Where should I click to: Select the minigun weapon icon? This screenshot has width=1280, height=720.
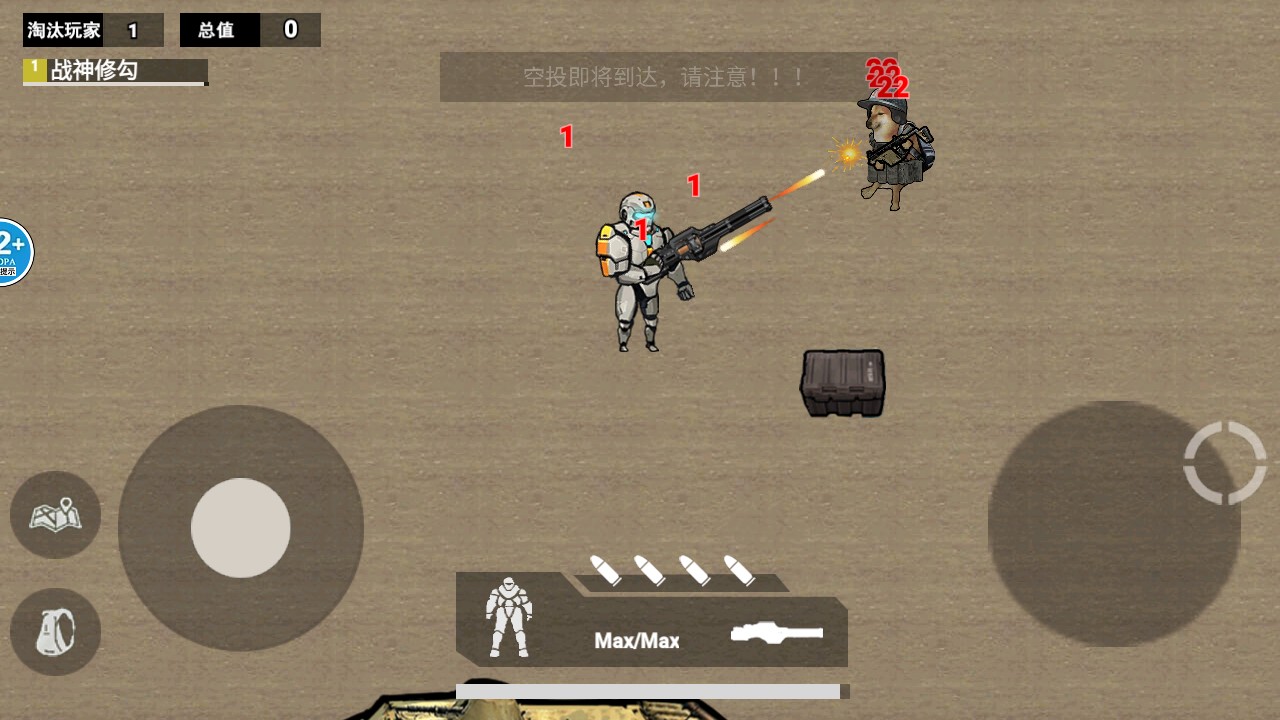tap(777, 632)
